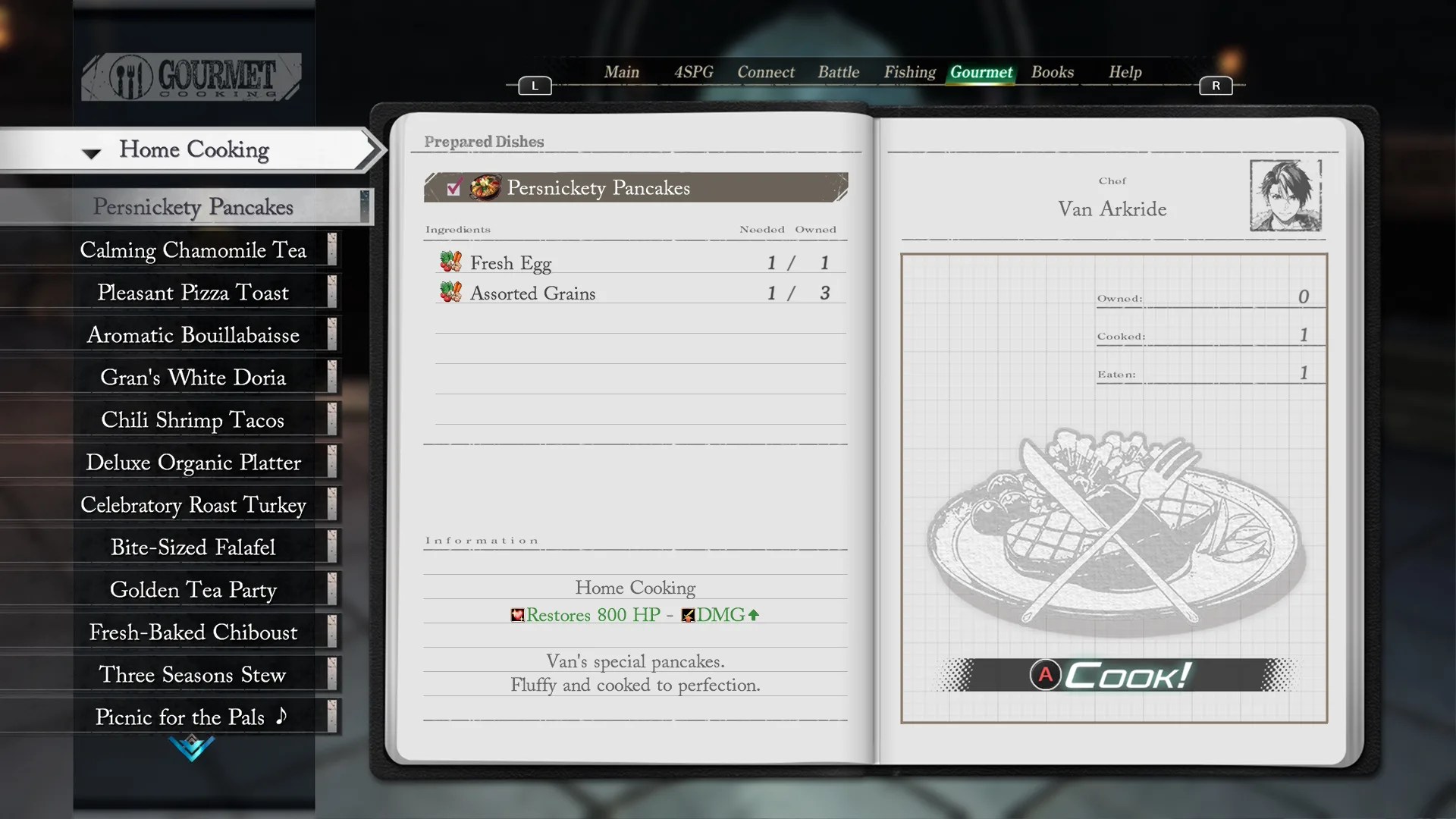Click the Cook! button
Image resolution: width=1456 pixels, height=819 pixels.
coord(1113,675)
